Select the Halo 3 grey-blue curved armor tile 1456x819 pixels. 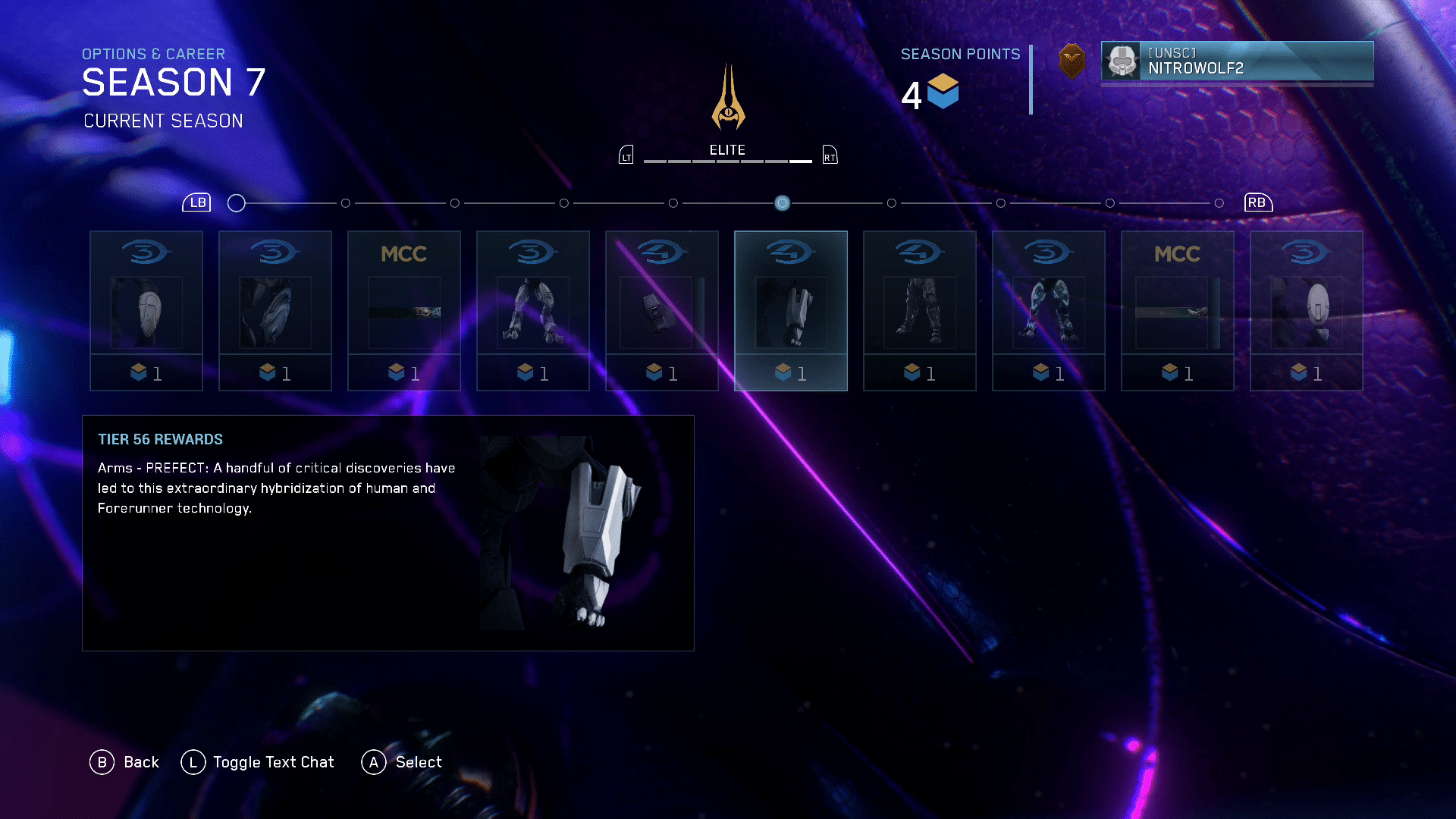(x=275, y=310)
